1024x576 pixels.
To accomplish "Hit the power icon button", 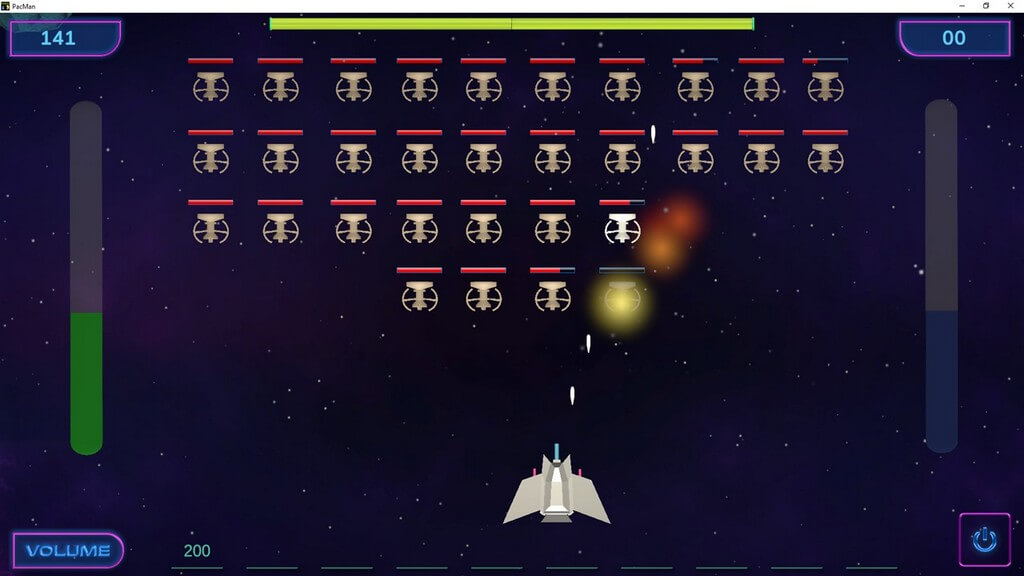I will click(x=984, y=540).
